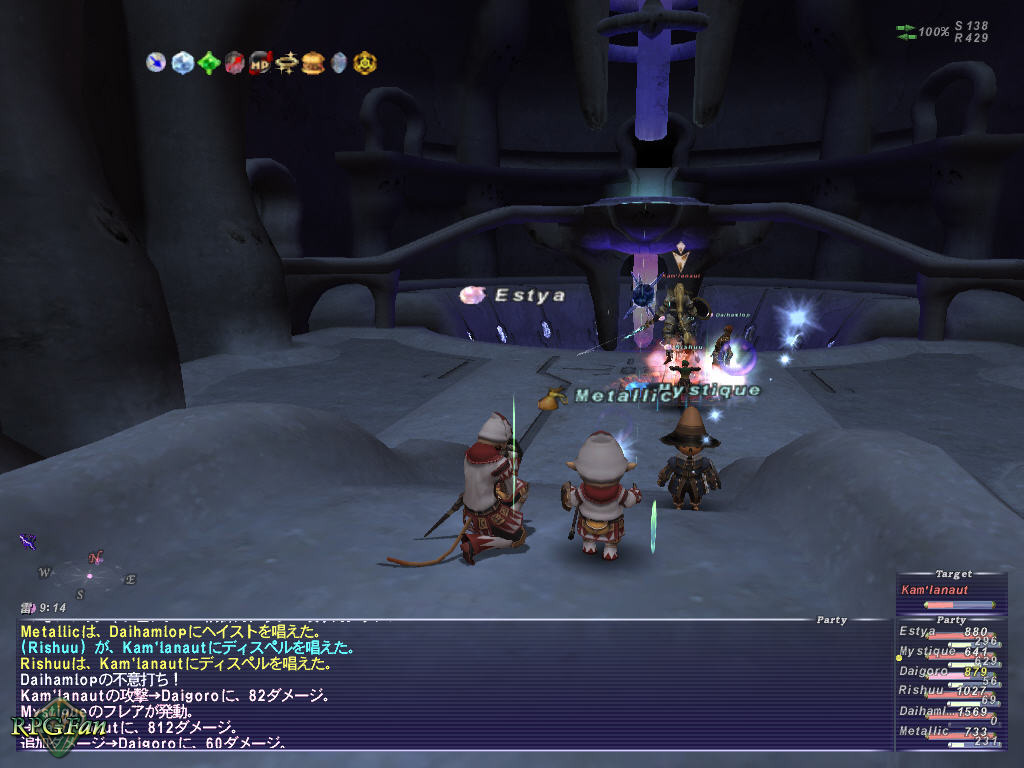Target Rishuu in the party list
This screenshot has width=1024, height=768.
[x=946, y=691]
